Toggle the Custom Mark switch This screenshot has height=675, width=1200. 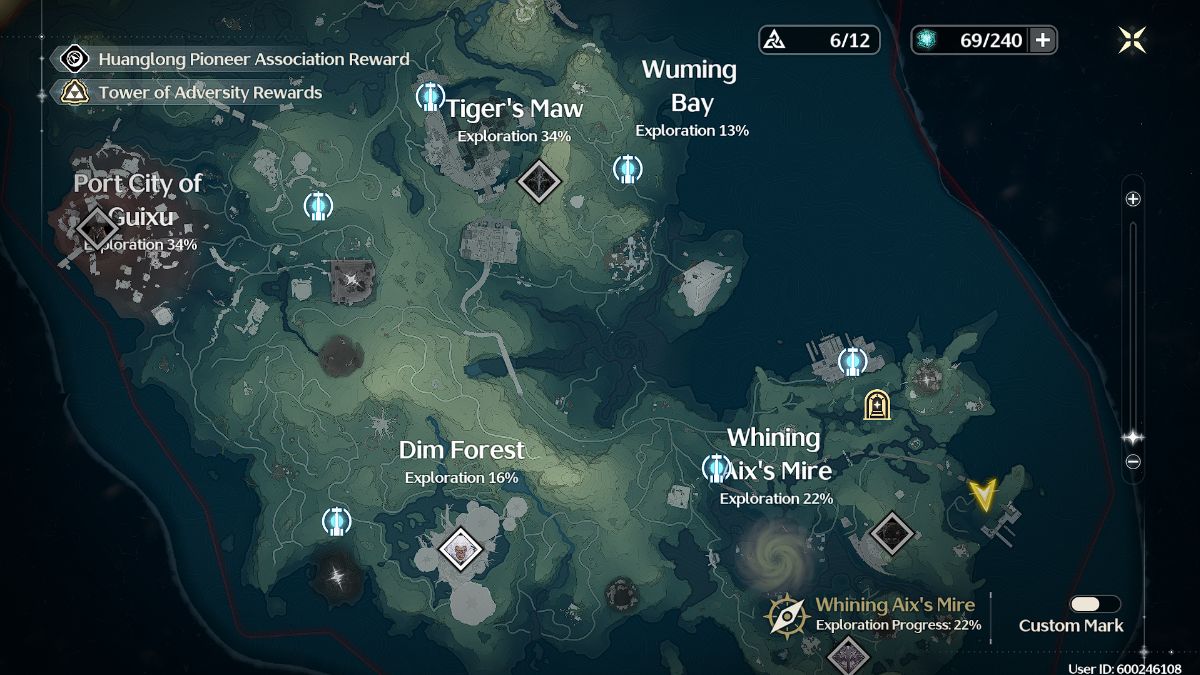coord(1094,604)
